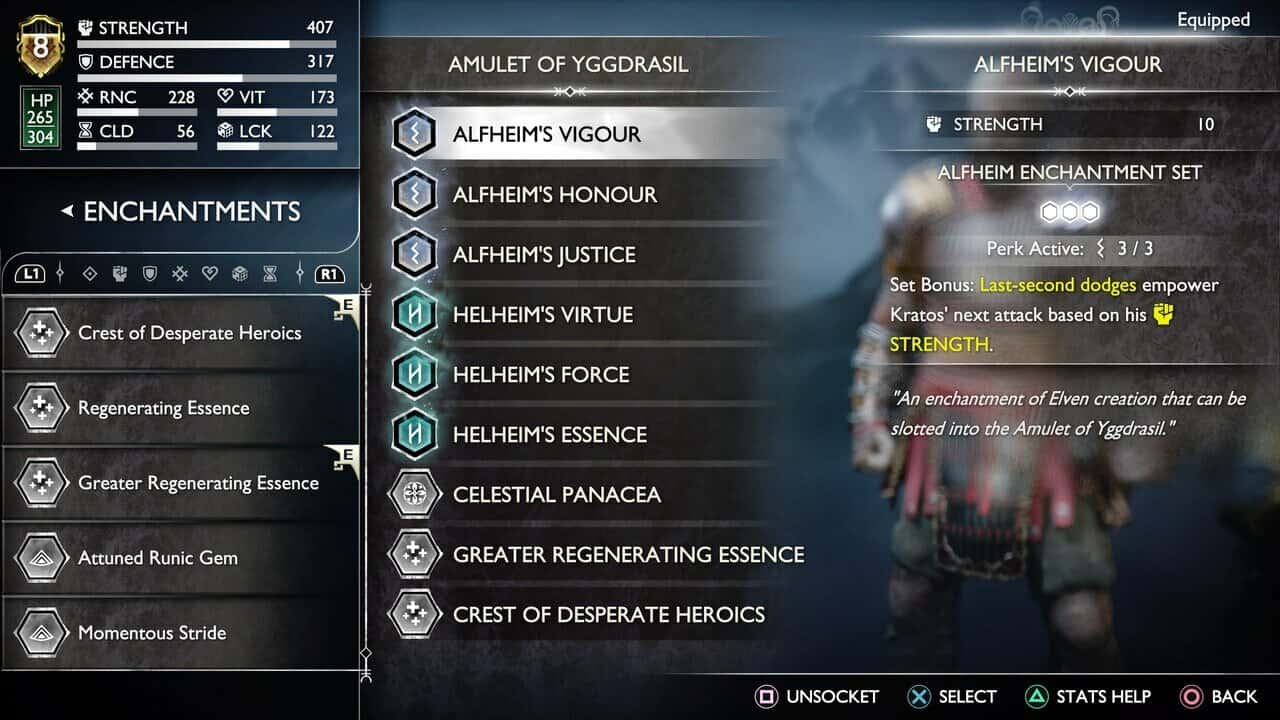The image size is (1280, 720).
Task: Choose Regenerating Essence from the enchantments inventory
Action: [x=164, y=408]
